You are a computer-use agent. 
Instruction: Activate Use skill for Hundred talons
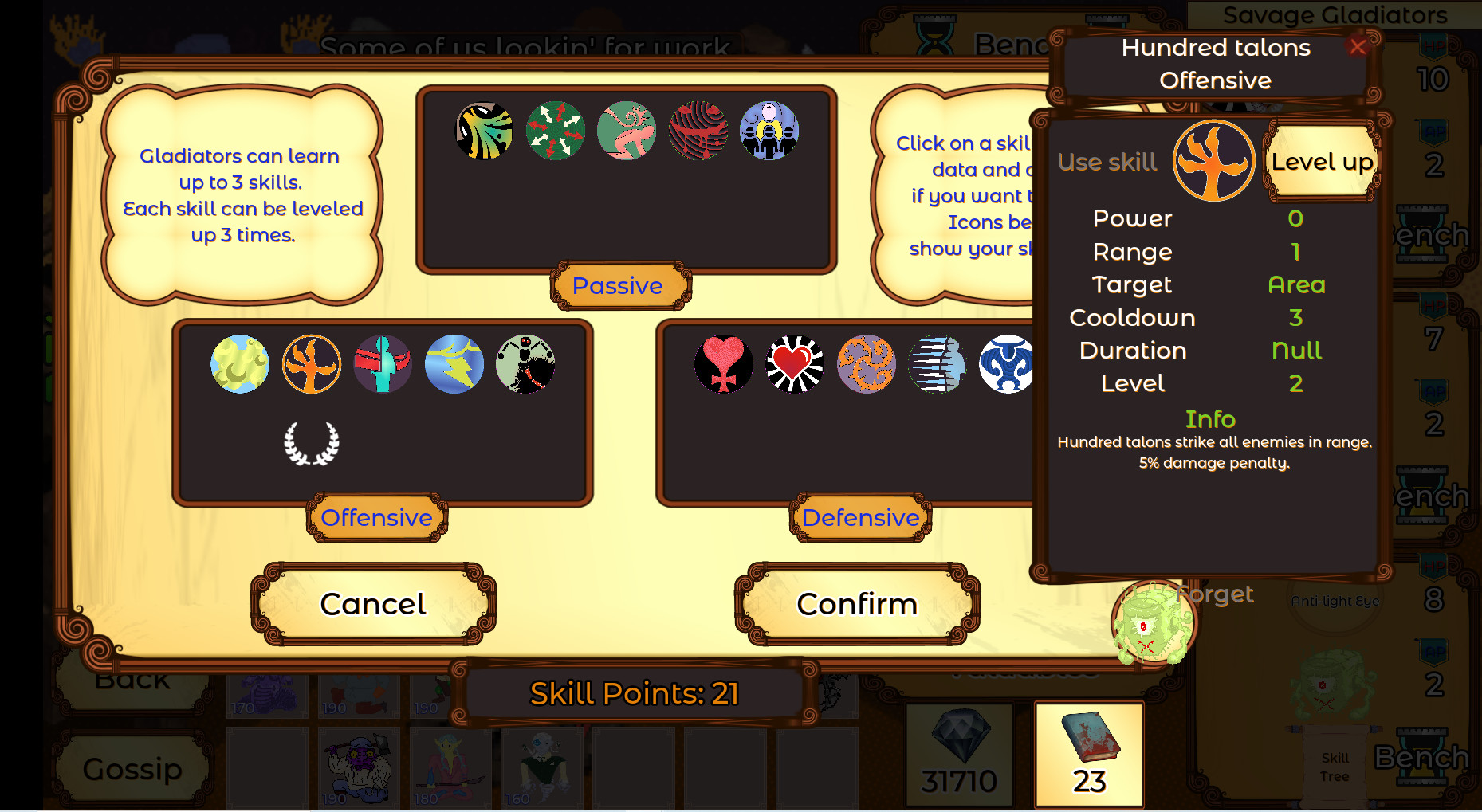[1107, 162]
